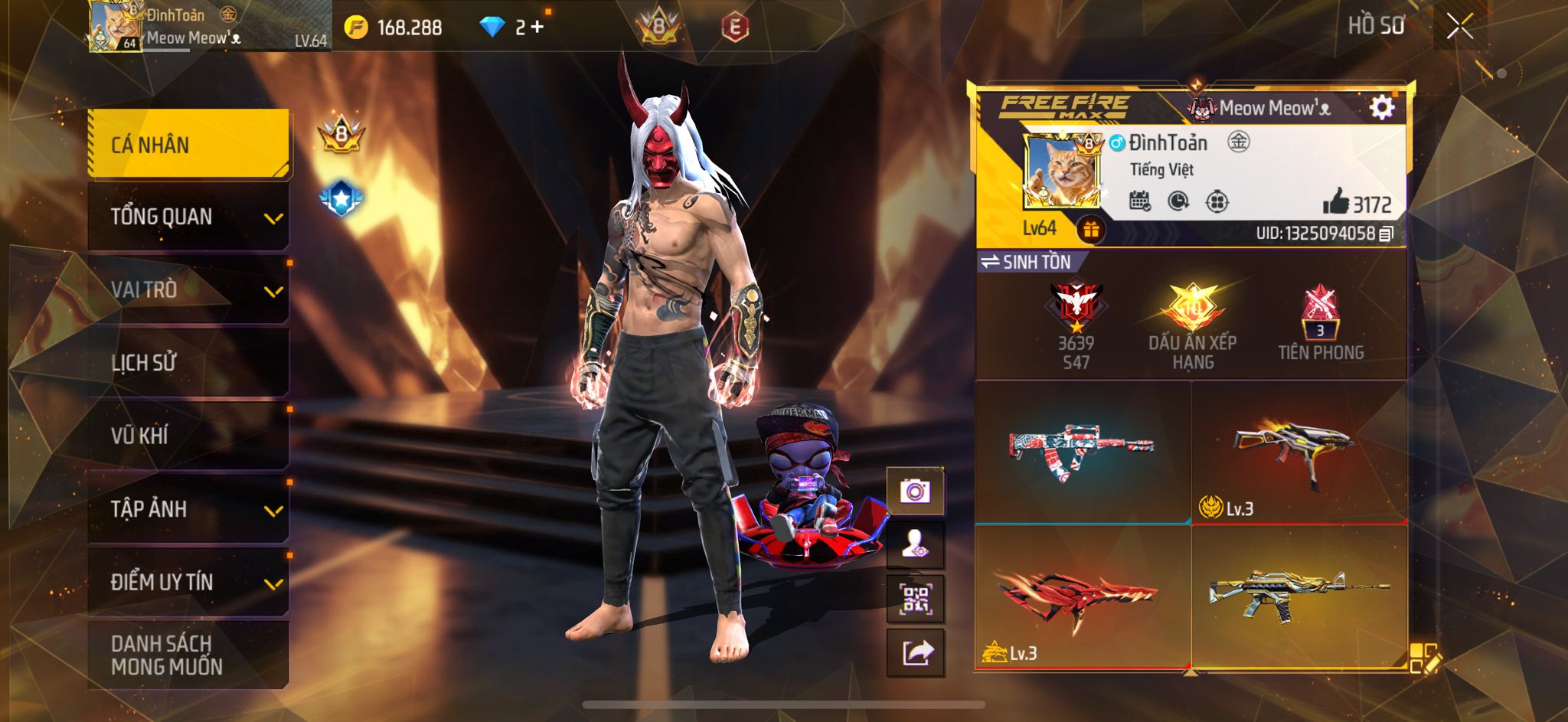Viewport: 1568px width, 722px height.
Task: Copy the UID number
Action: pos(1386,234)
